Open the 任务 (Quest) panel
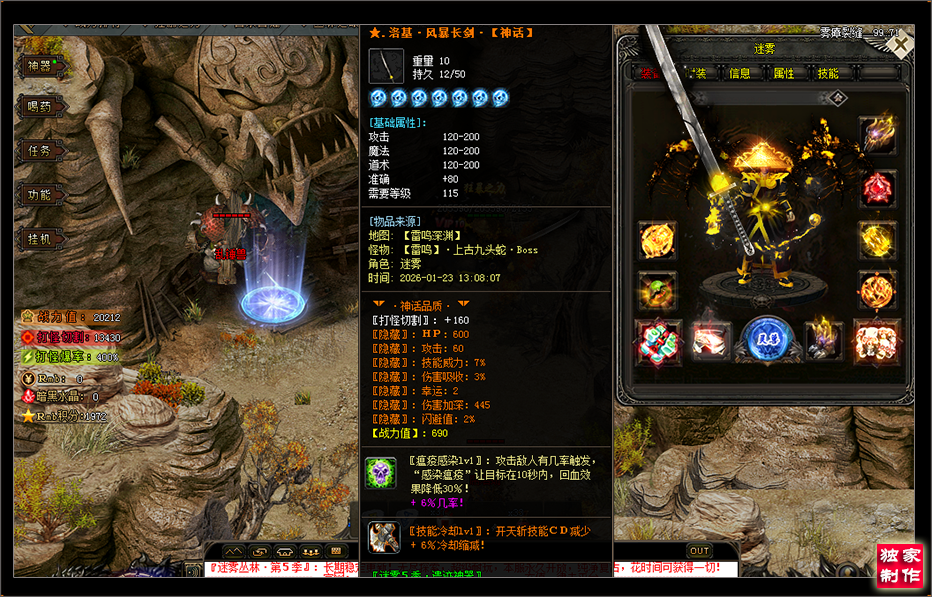932x597 pixels. [40, 151]
